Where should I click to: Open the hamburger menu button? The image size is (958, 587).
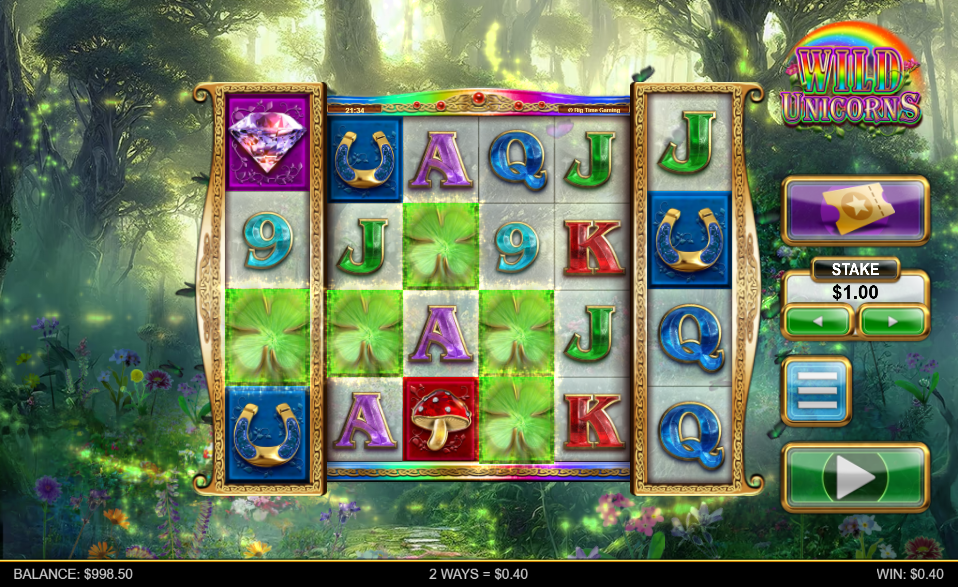click(816, 391)
